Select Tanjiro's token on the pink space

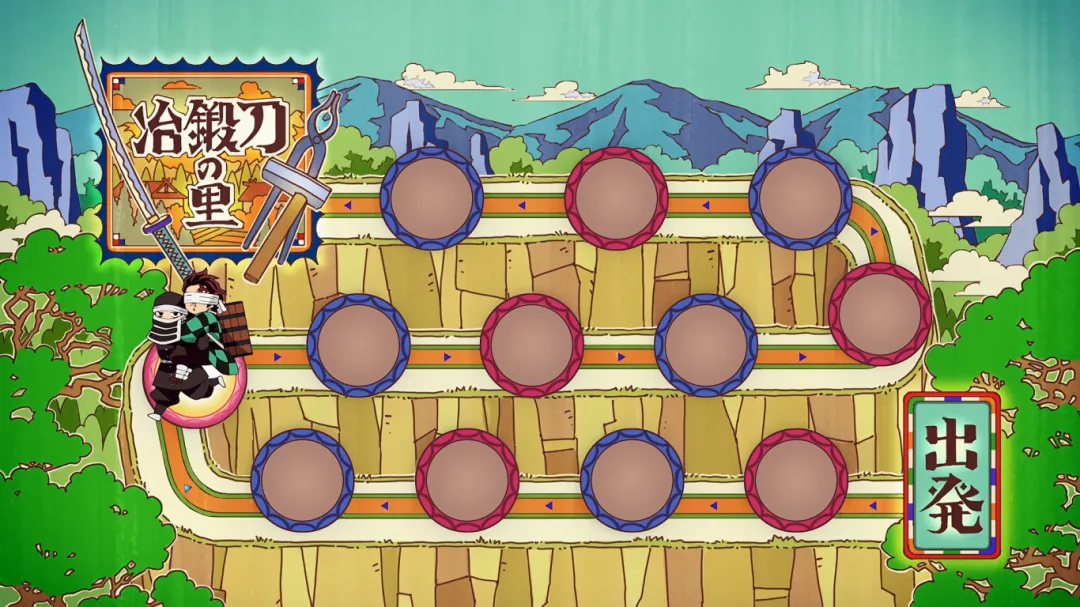click(198, 345)
